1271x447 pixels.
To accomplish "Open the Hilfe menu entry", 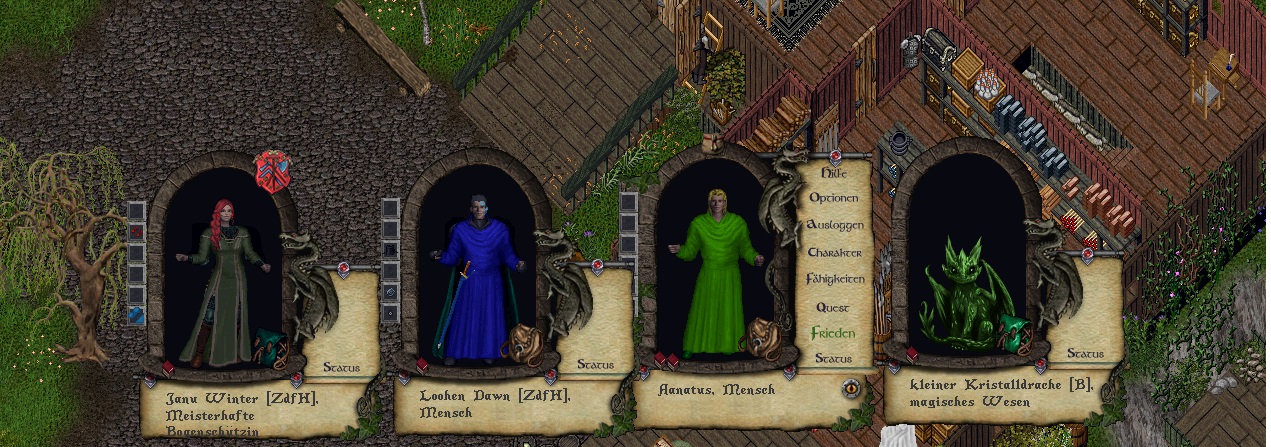I will (x=833, y=173).
